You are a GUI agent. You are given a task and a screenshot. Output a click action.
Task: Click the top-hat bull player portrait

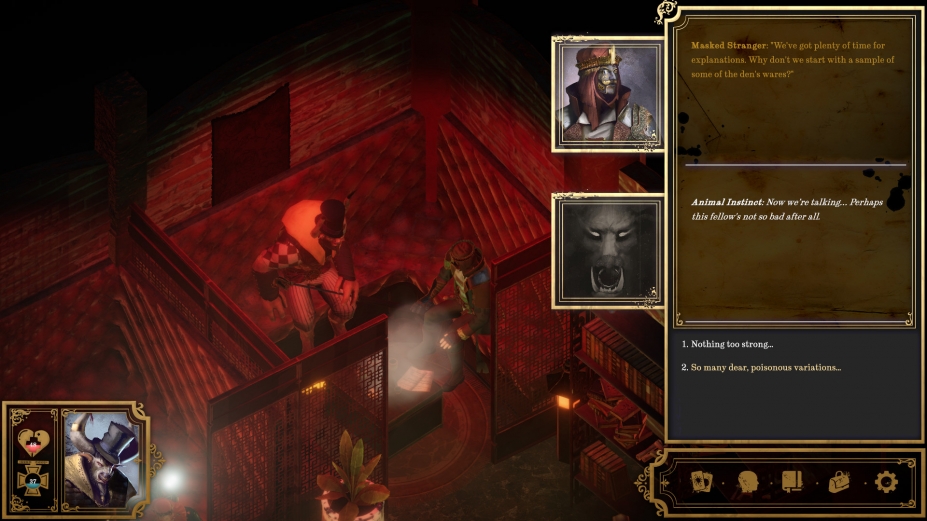click(x=105, y=459)
